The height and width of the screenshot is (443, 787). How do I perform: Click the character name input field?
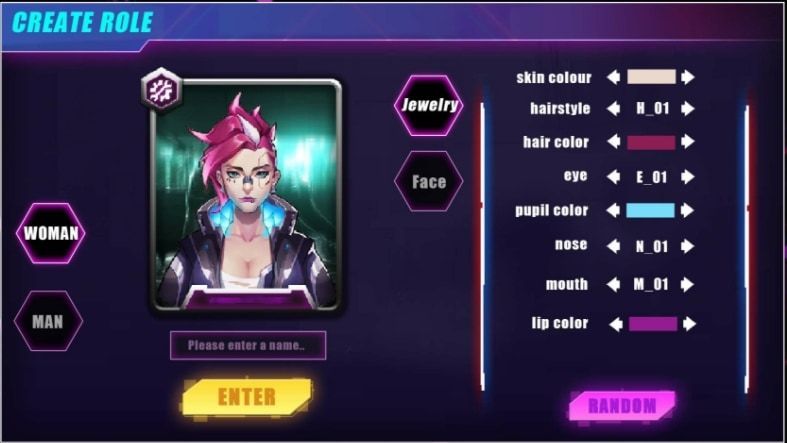tap(247, 346)
